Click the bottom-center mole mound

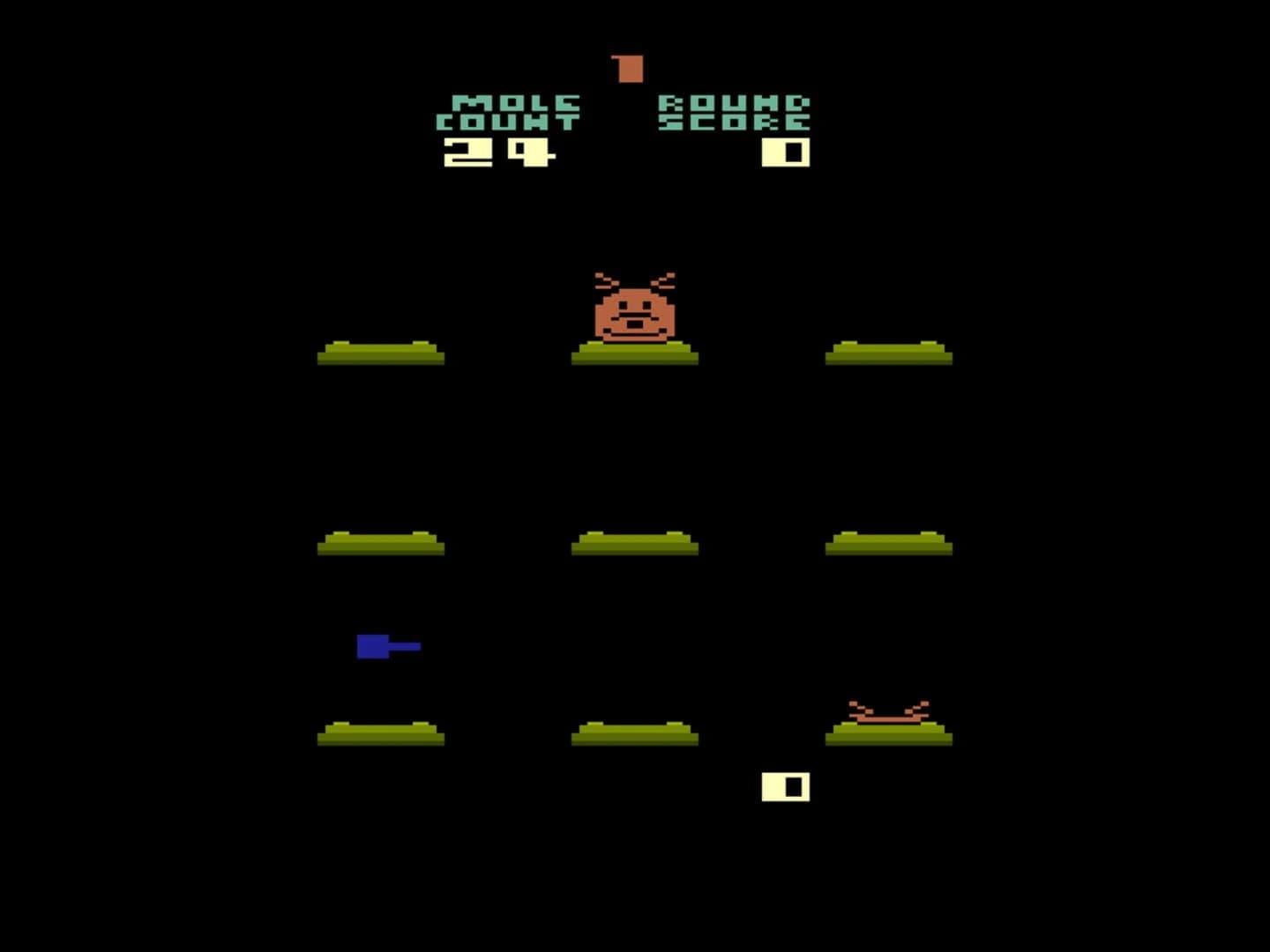(x=634, y=732)
